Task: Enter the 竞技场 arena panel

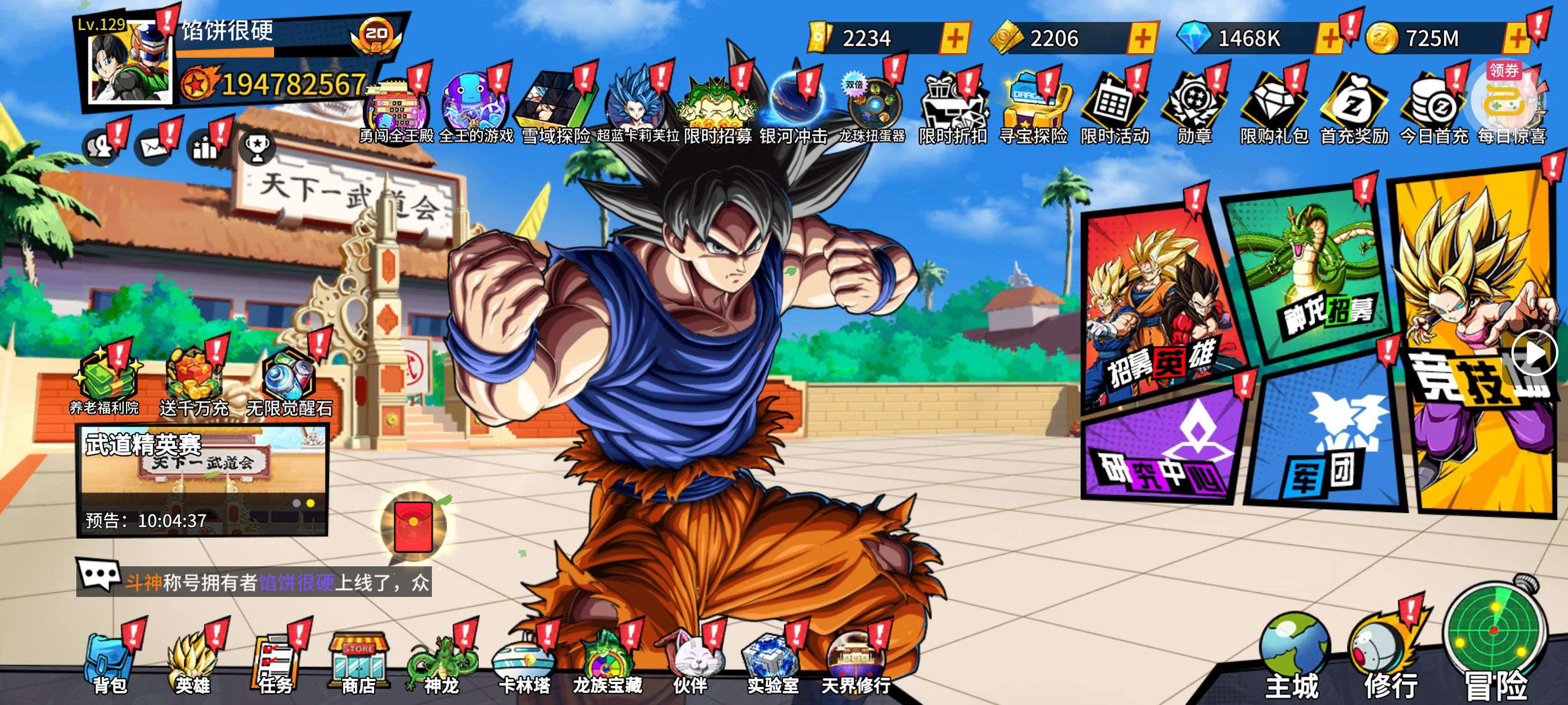Action: (x=1473, y=340)
